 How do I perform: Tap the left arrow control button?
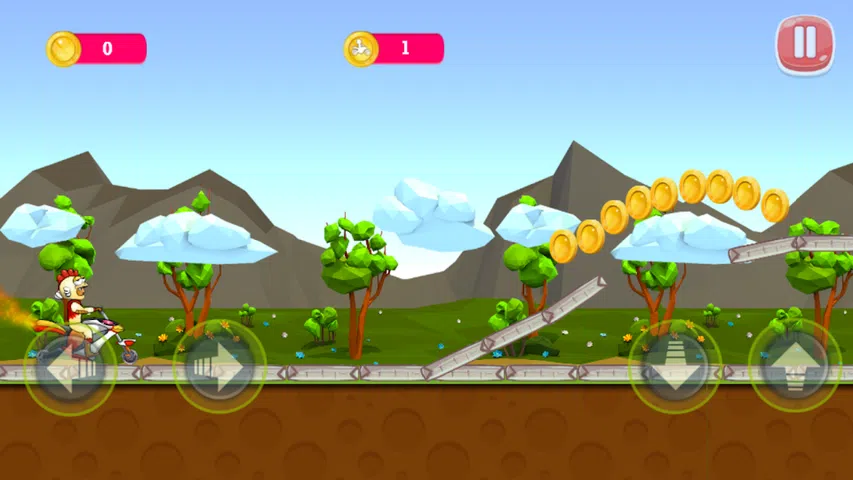[x=70, y=367]
